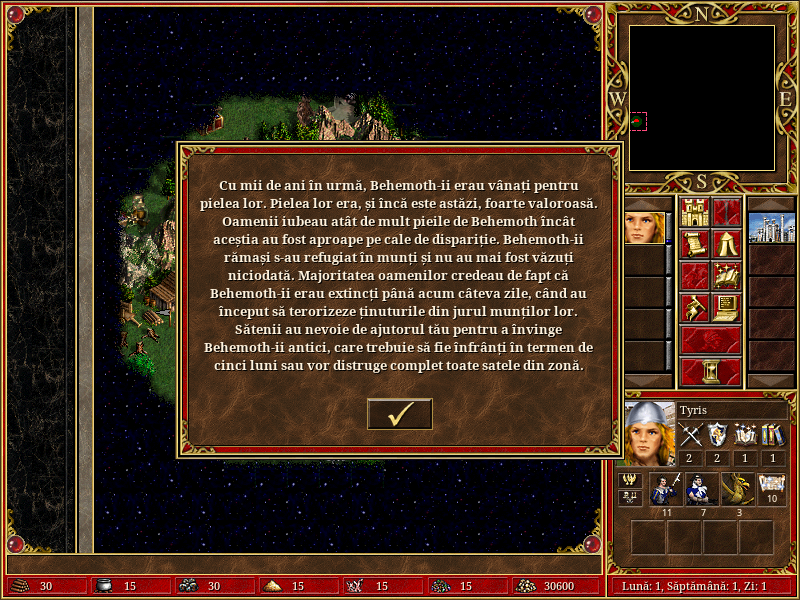End the turn with the hourglass button
This screenshot has width=800, height=600.
pos(710,371)
